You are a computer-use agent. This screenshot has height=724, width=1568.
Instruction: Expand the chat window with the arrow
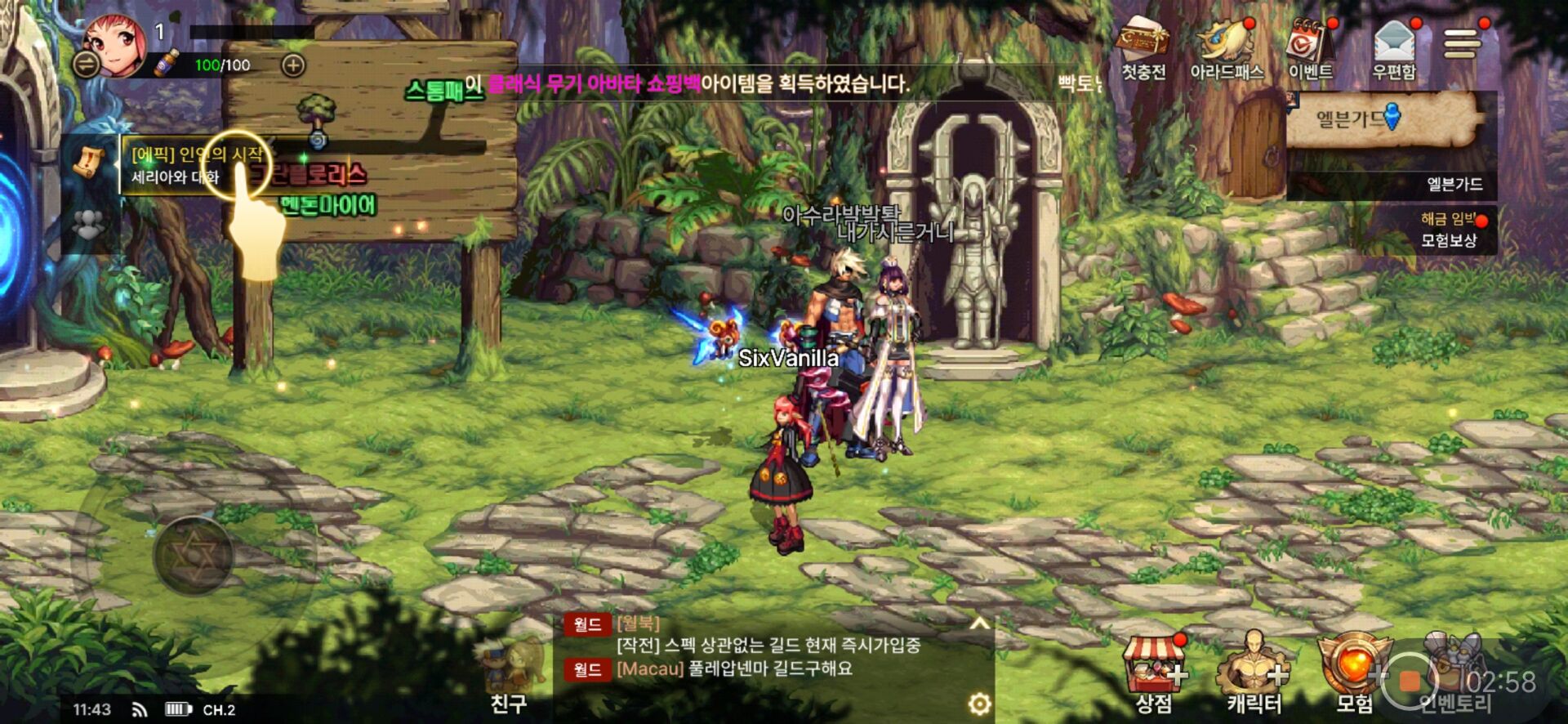tap(979, 624)
